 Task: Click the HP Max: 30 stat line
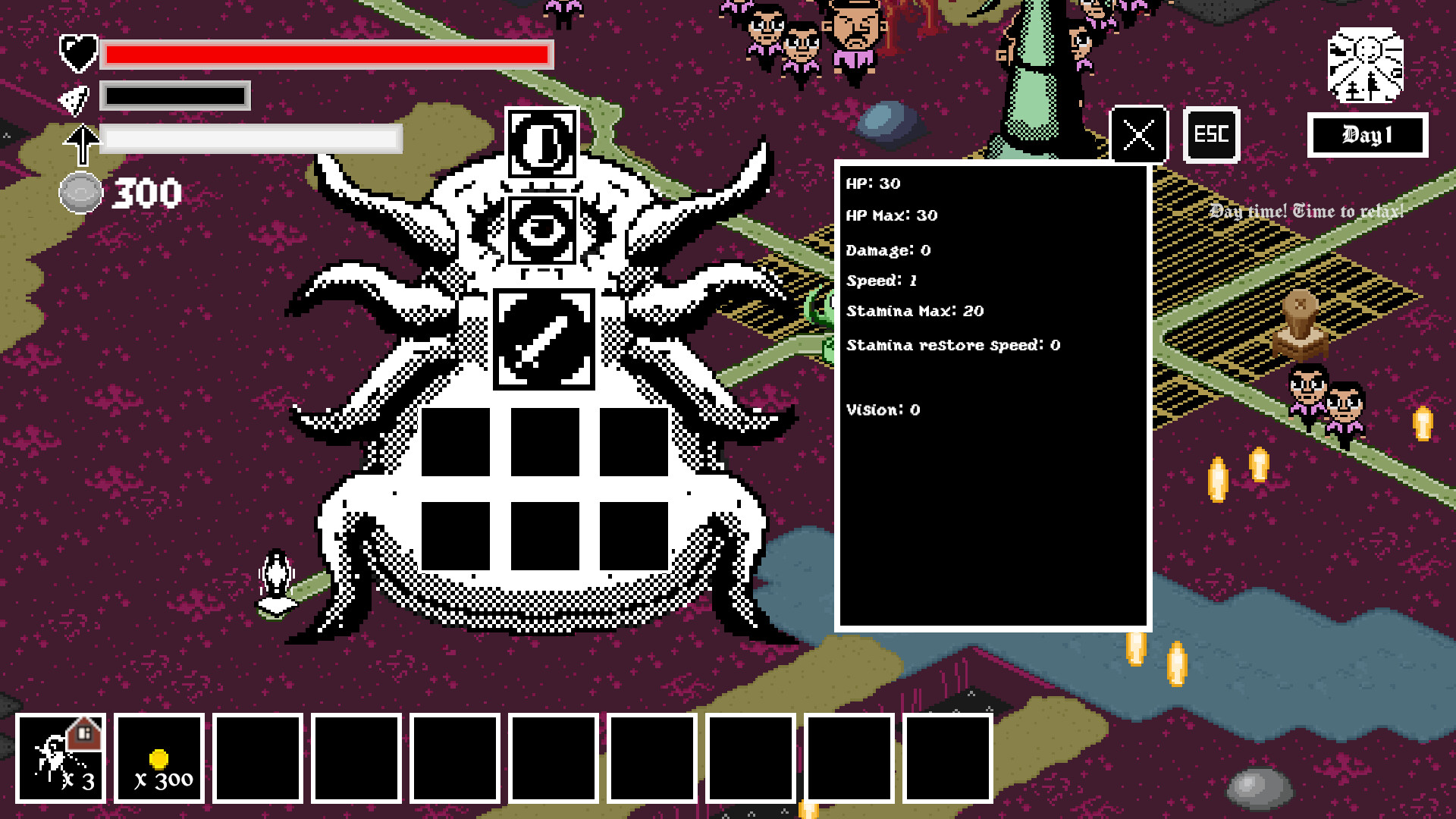click(892, 215)
